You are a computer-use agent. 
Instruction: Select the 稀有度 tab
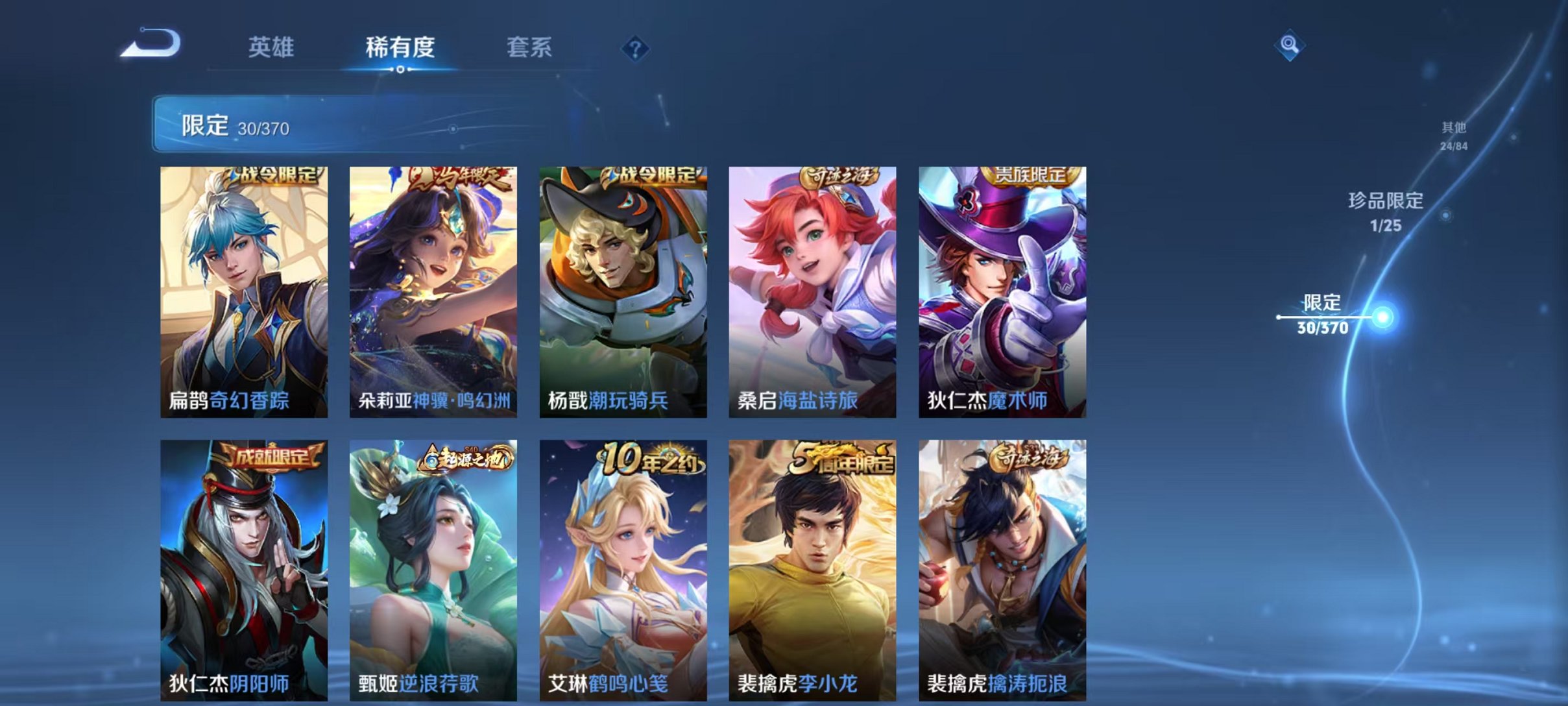[400, 47]
